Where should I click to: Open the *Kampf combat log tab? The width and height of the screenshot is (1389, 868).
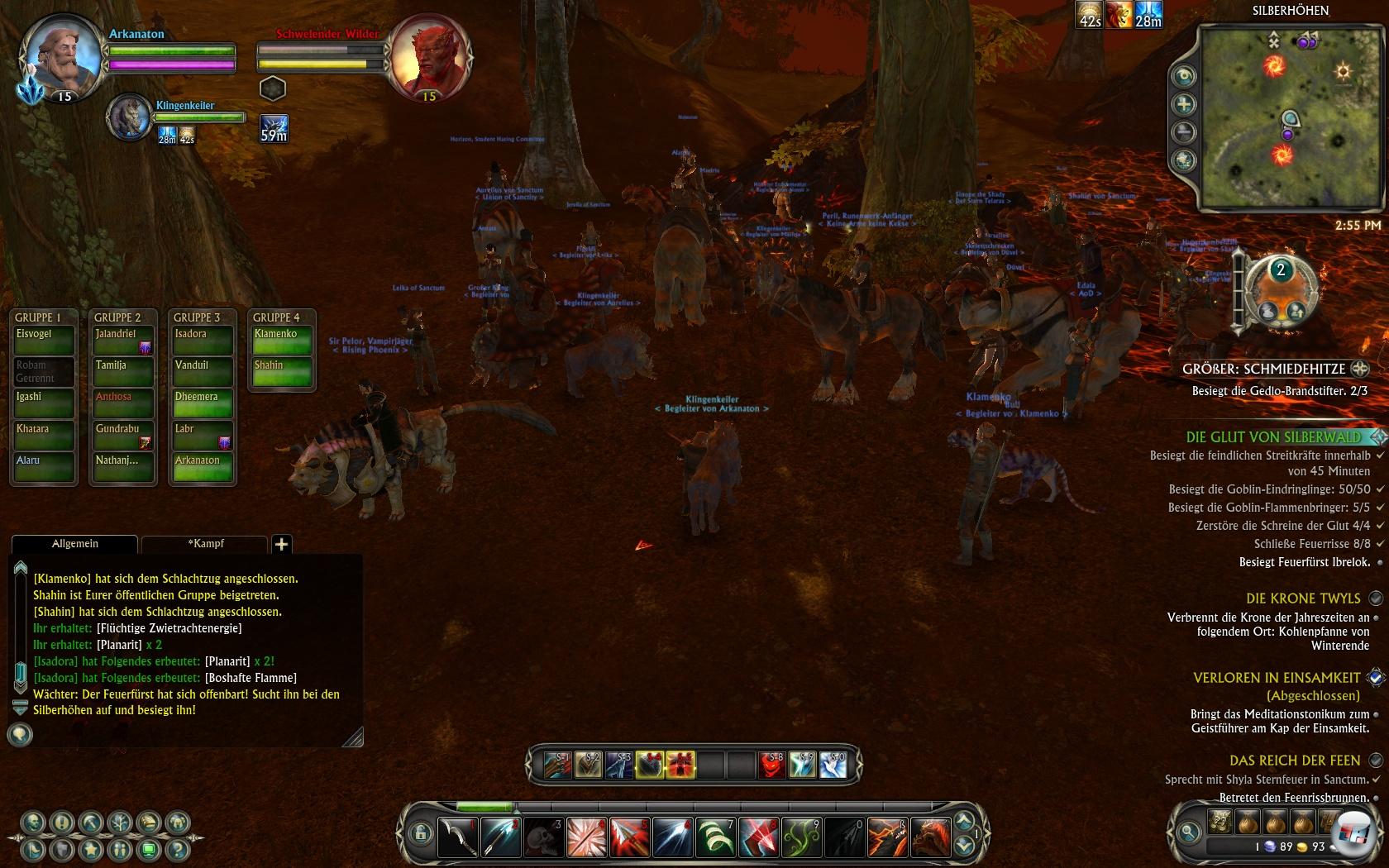click(205, 544)
